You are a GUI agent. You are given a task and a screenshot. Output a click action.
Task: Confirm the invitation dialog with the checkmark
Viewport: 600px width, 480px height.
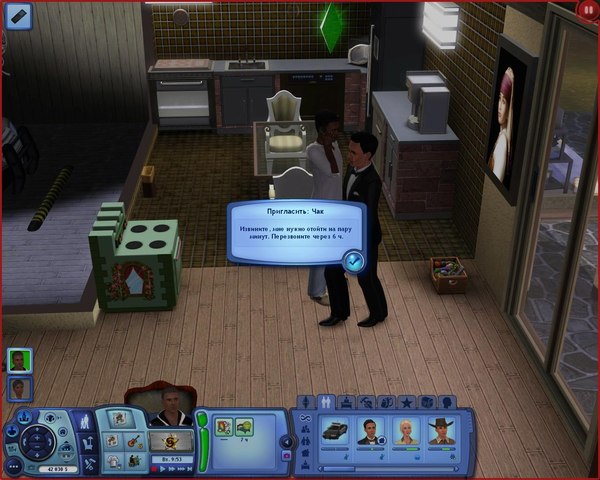[x=353, y=261]
